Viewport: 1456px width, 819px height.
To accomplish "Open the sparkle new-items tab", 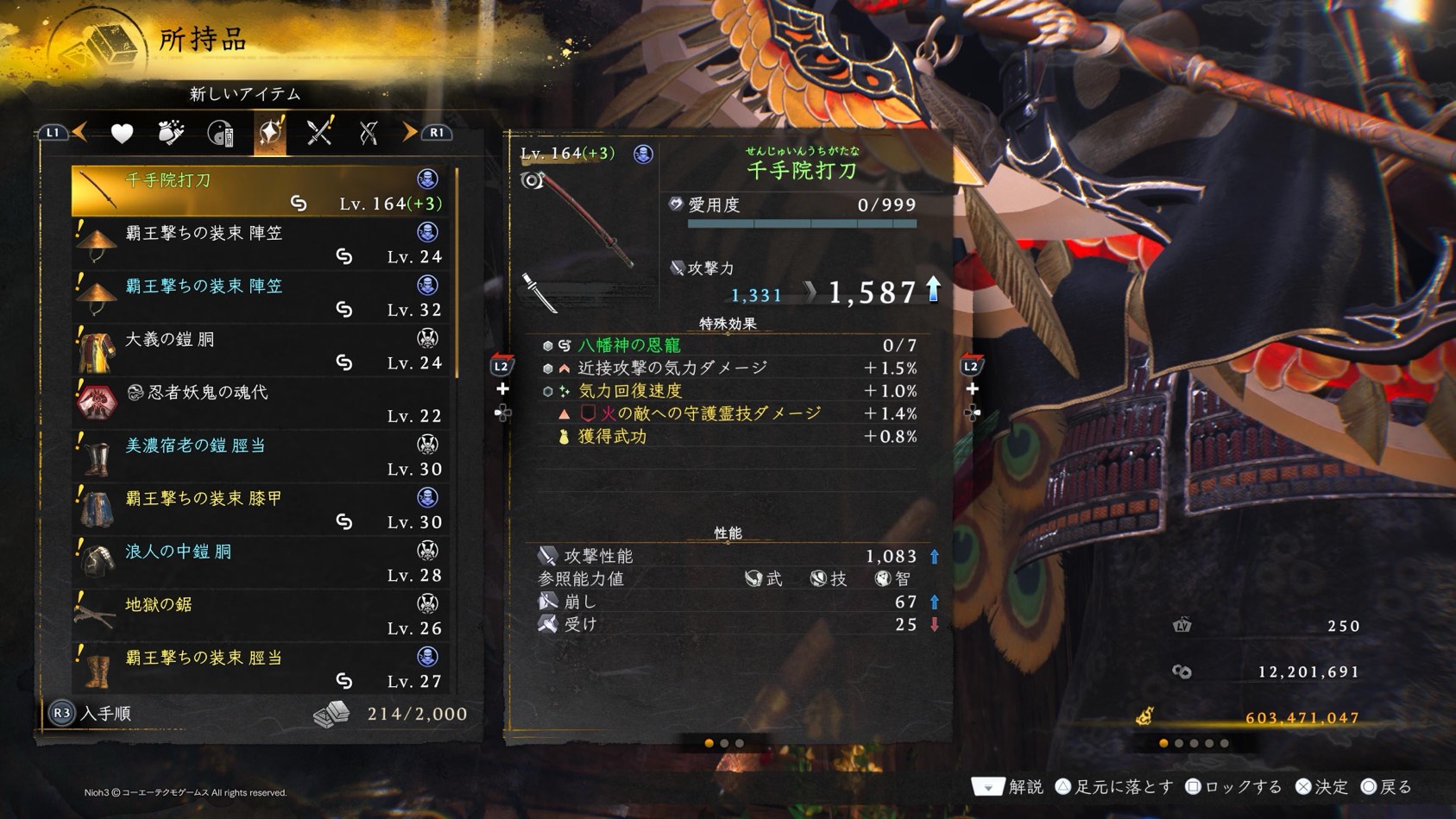I will (270, 133).
